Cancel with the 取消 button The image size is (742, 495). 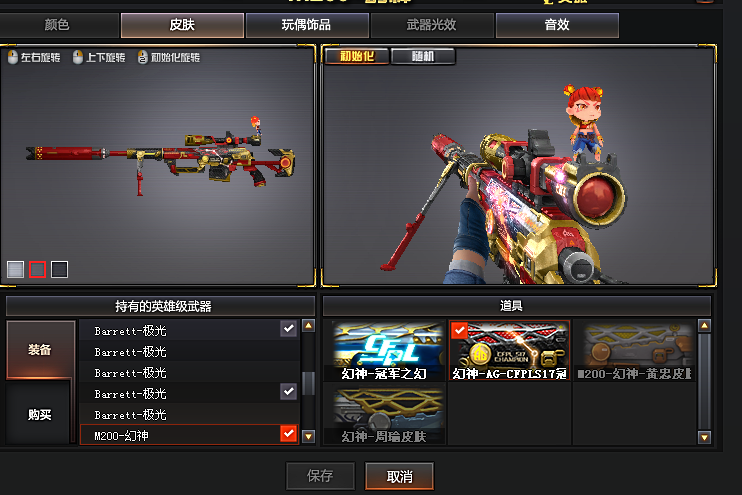(x=400, y=476)
